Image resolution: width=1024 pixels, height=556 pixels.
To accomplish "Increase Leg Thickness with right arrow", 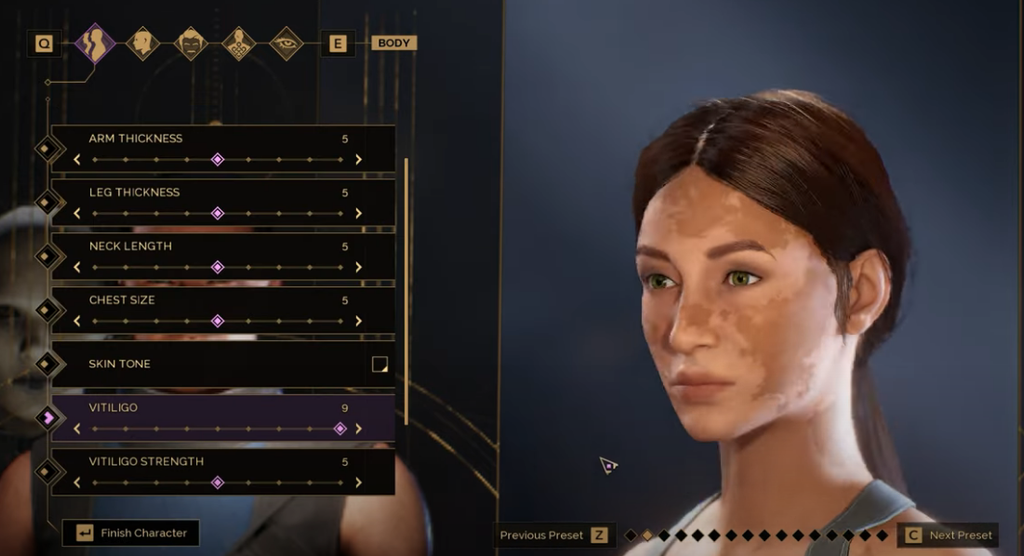I will [x=358, y=213].
